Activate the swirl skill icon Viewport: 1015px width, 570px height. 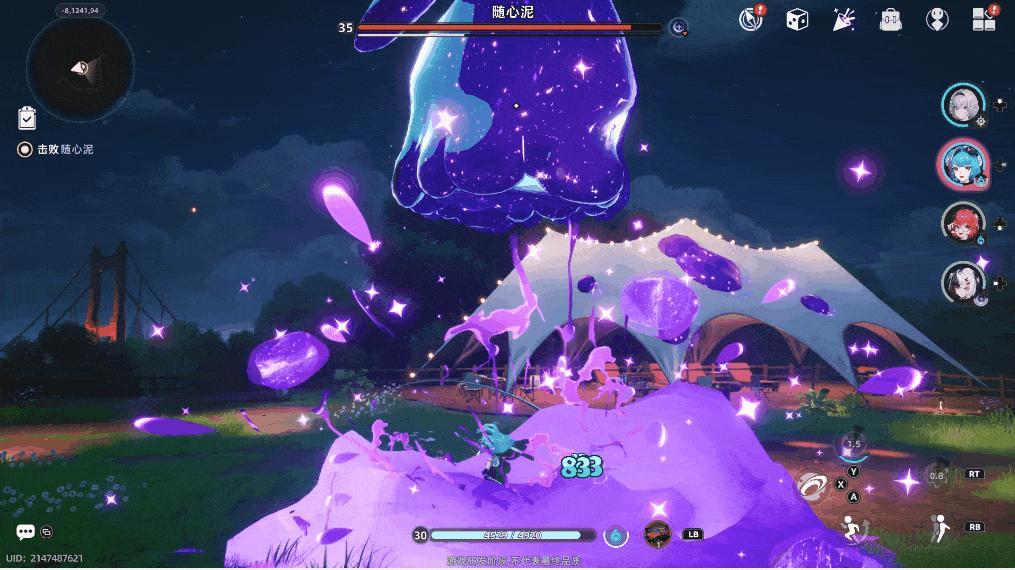pyautogui.click(x=812, y=487)
